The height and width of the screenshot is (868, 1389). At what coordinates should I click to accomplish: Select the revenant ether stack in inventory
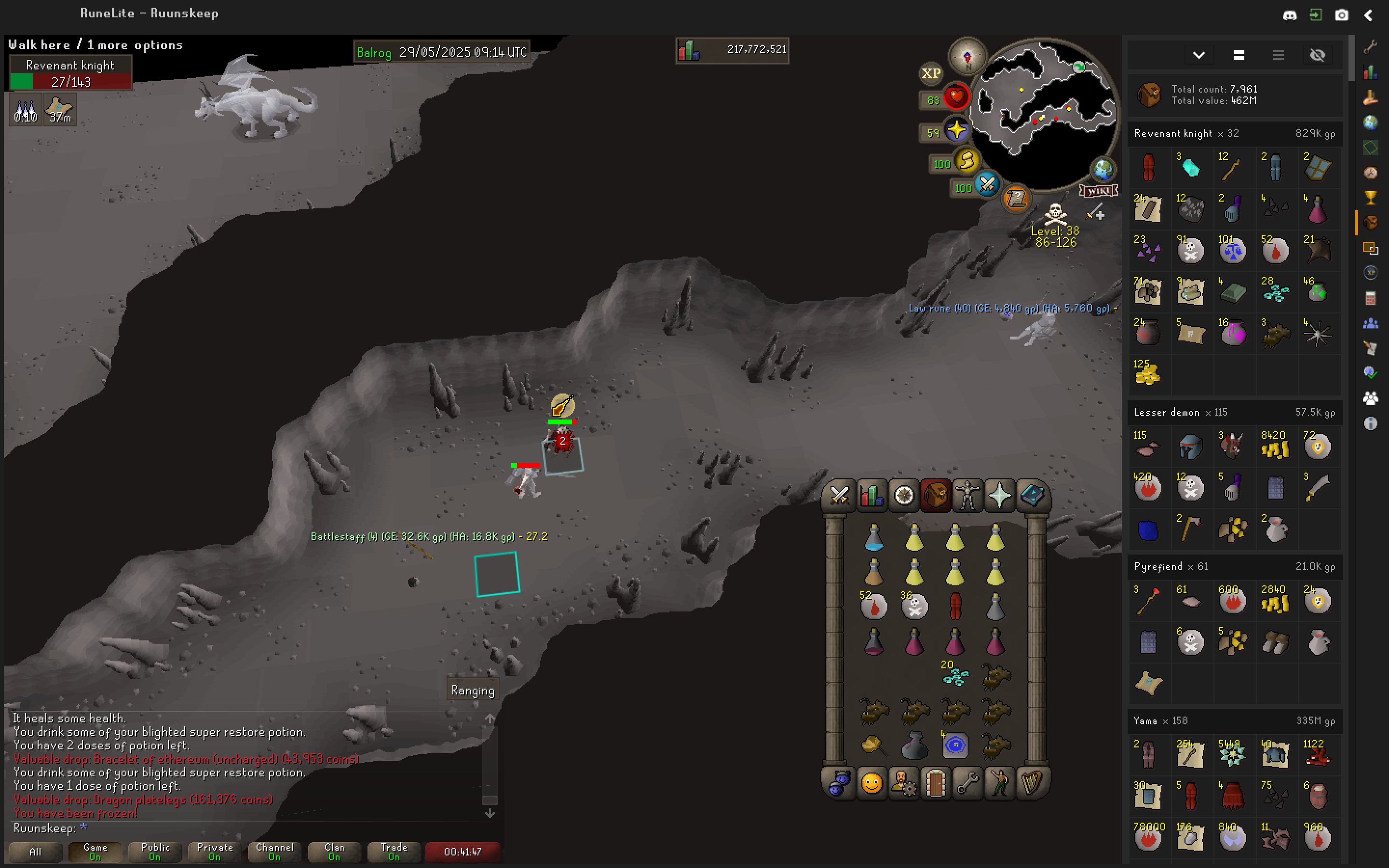point(955,675)
